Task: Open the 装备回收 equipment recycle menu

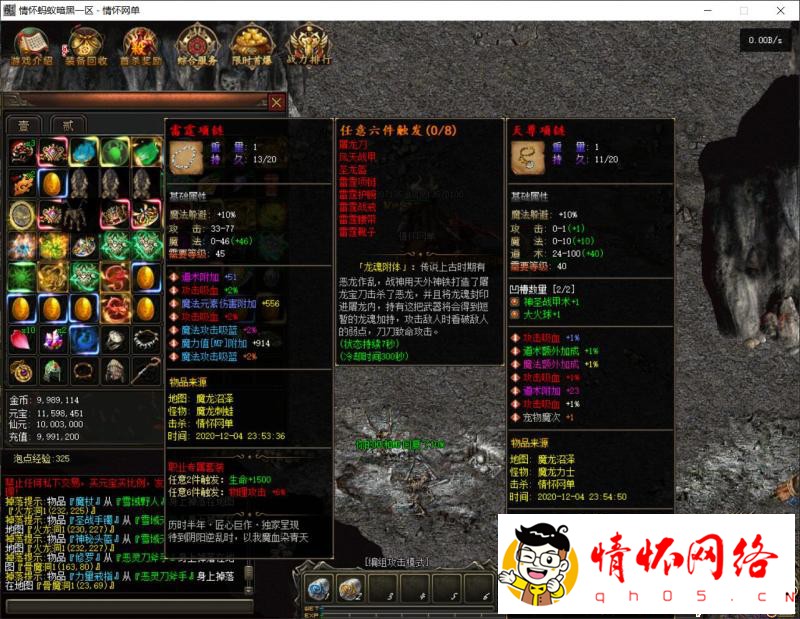Action: coord(88,45)
